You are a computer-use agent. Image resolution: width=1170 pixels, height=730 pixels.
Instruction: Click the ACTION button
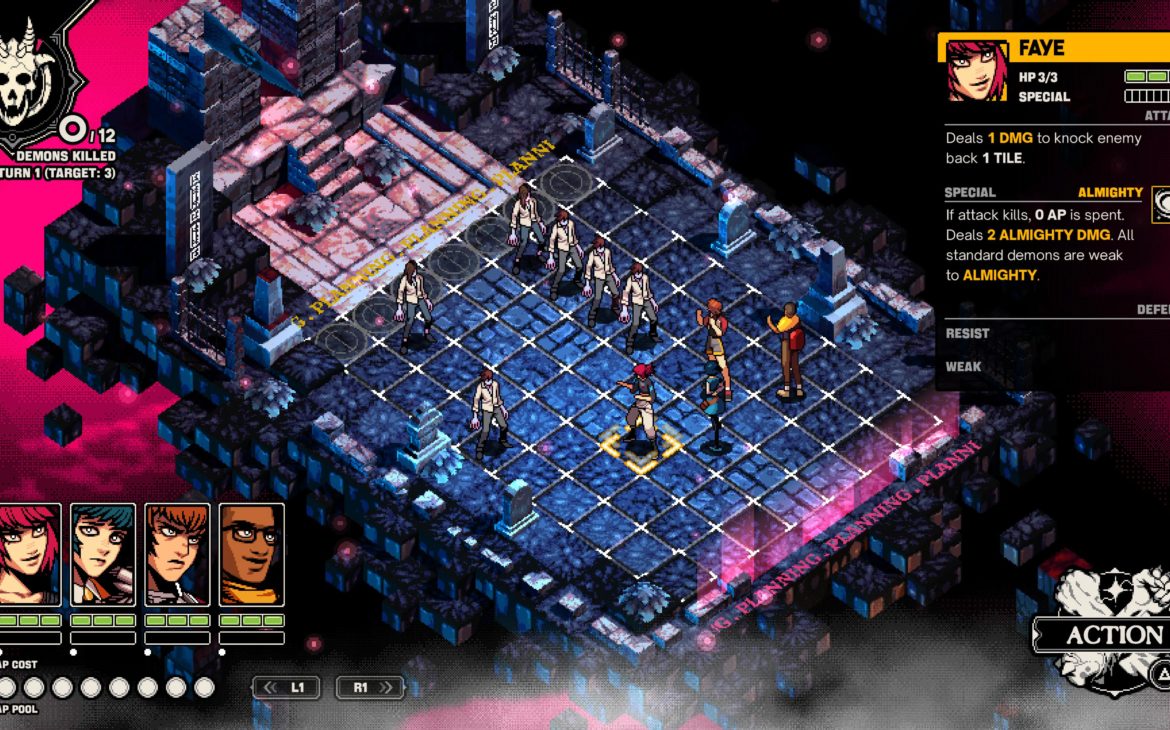(1110, 635)
